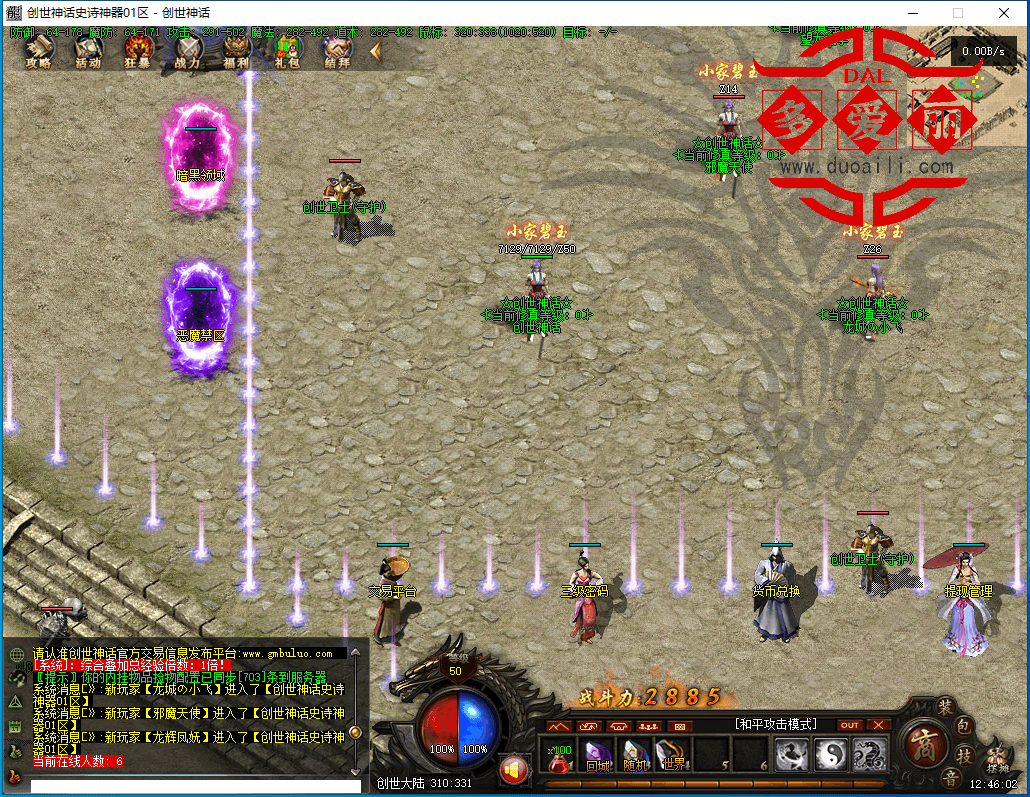Click the red OUT button

click(849, 725)
